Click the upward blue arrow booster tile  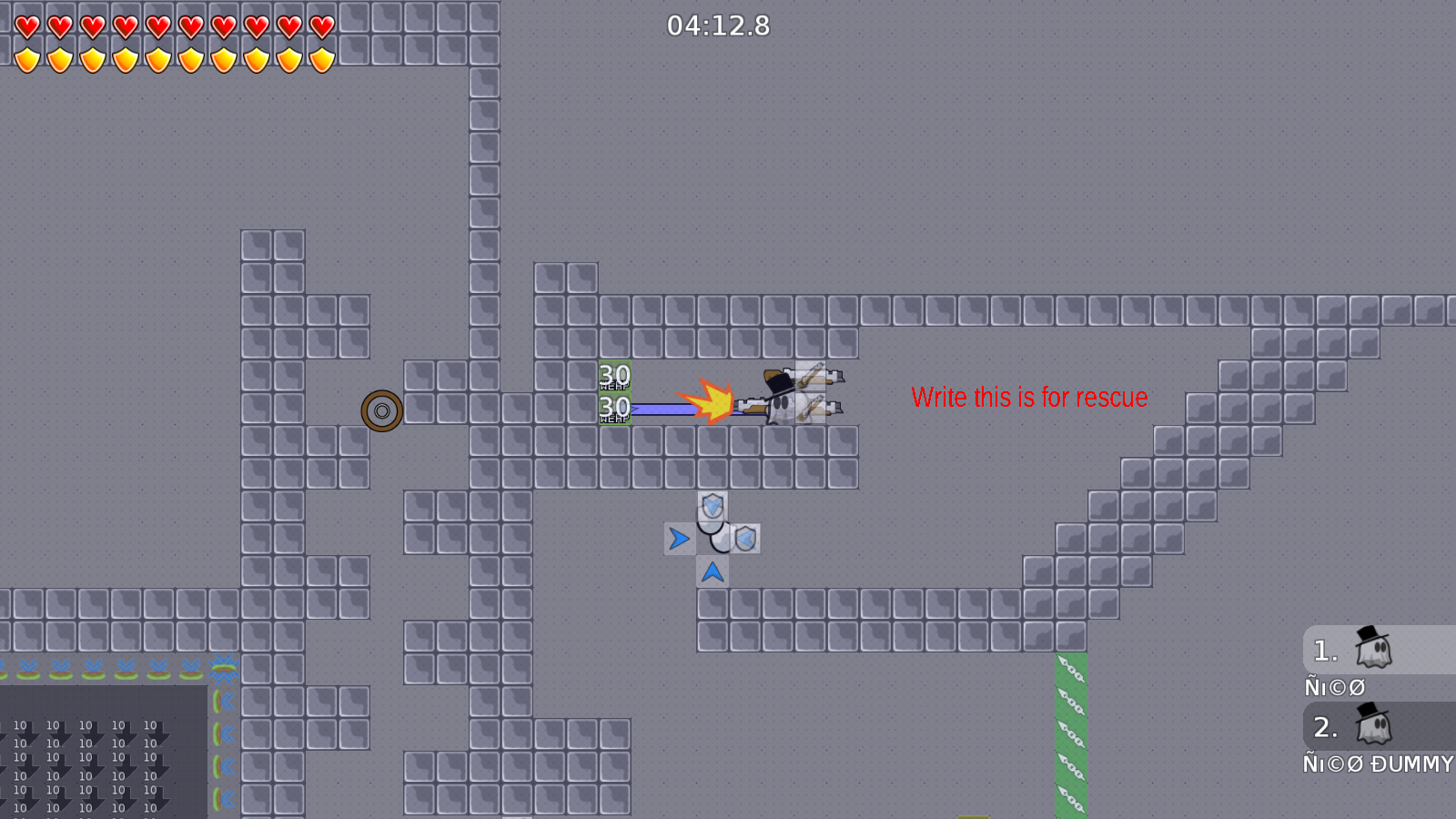click(x=713, y=571)
